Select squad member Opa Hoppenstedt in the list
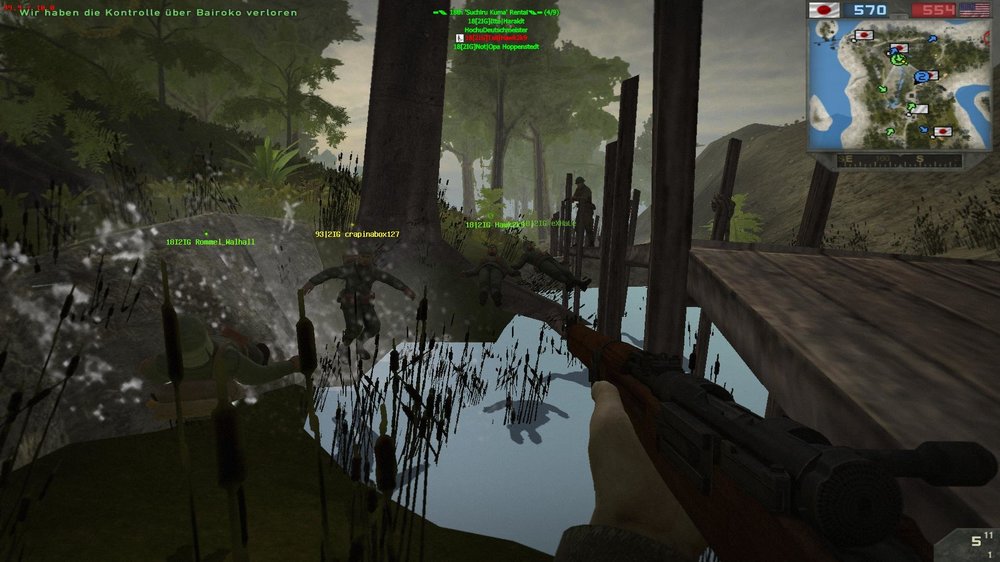This screenshot has height=562, width=1000. coord(496,46)
